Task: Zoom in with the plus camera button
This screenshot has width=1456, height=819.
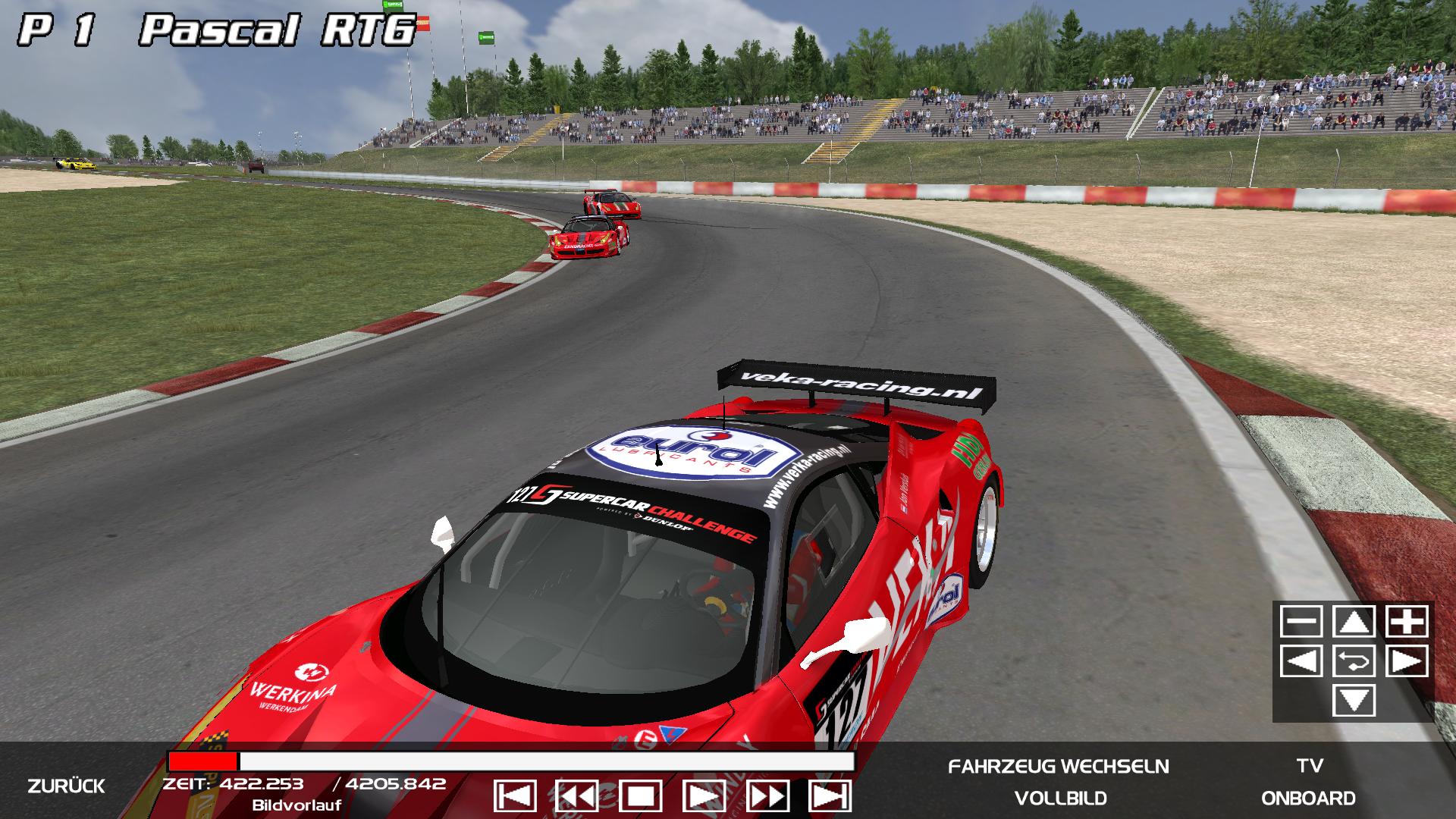Action: [x=1407, y=622]
